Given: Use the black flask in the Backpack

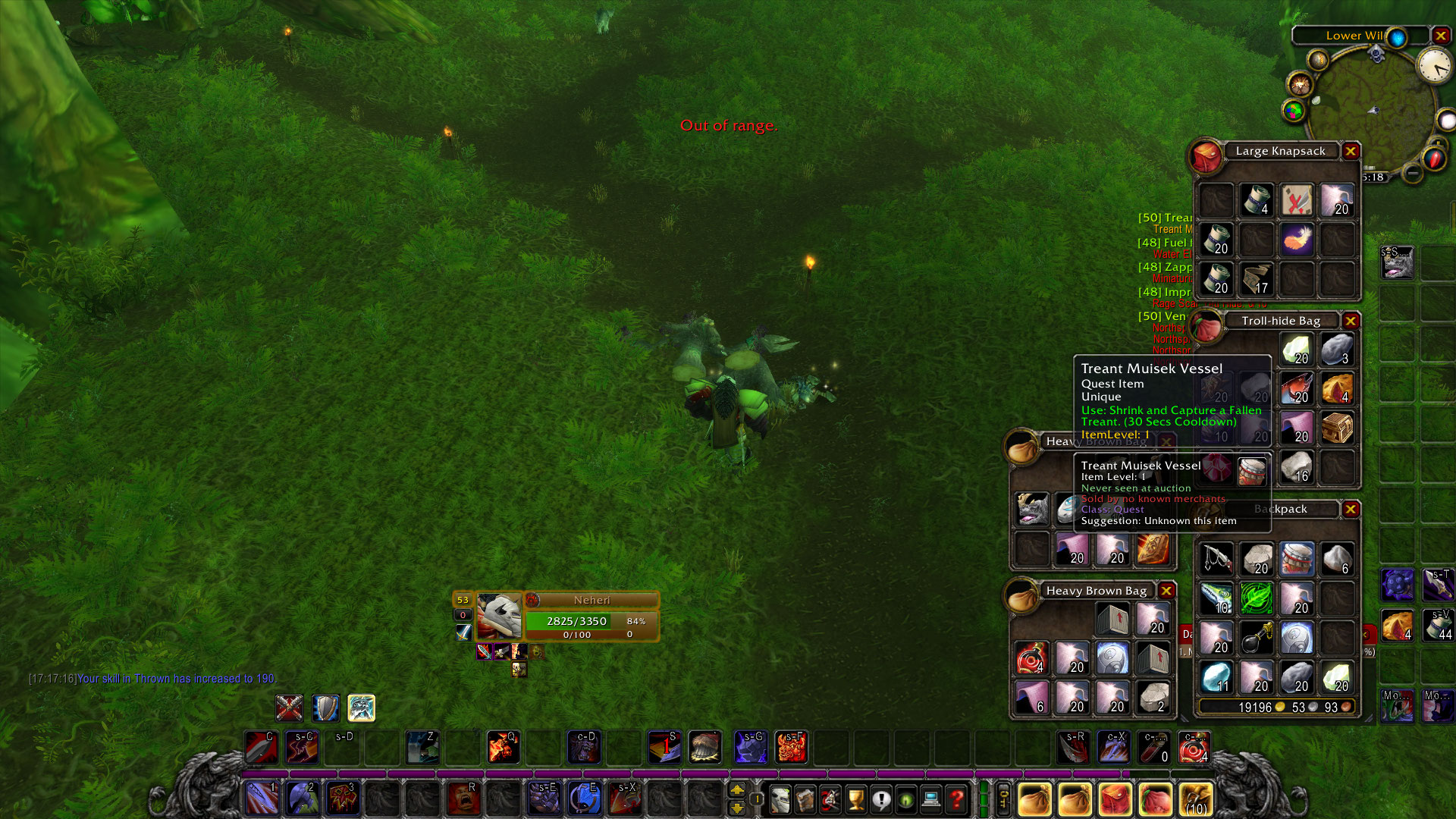Looking at the screenshot, I should pyautogui.click(x=1255, y=638).
